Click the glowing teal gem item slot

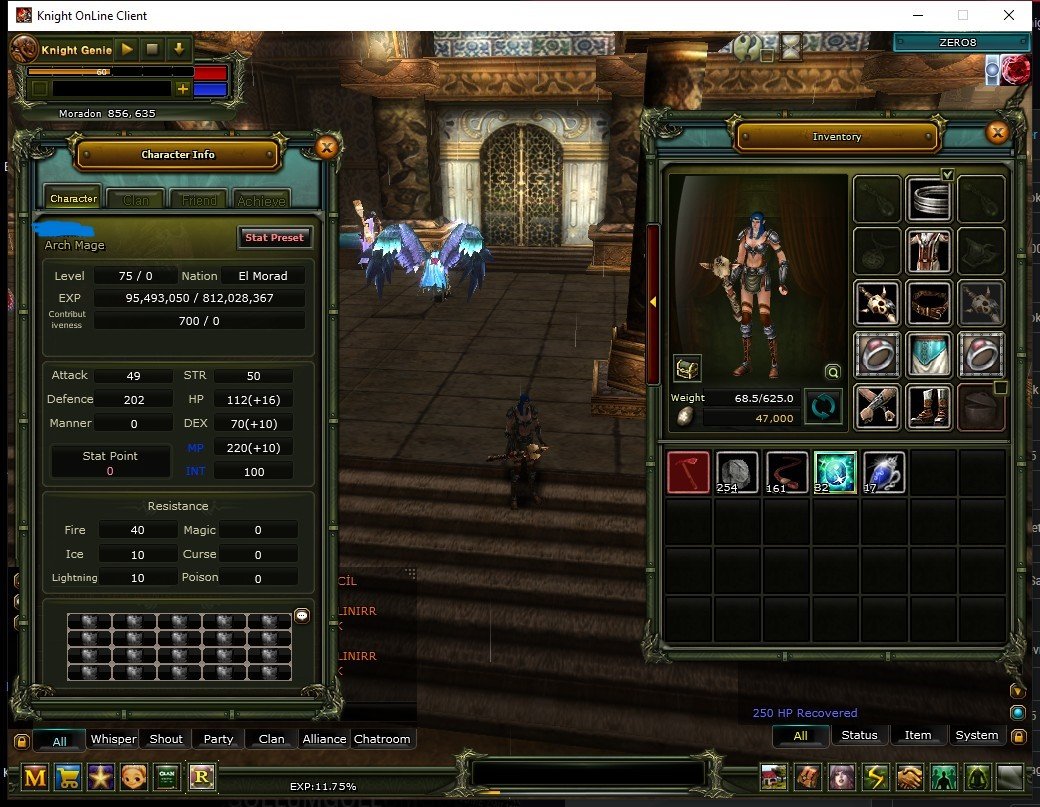point(835,472)
